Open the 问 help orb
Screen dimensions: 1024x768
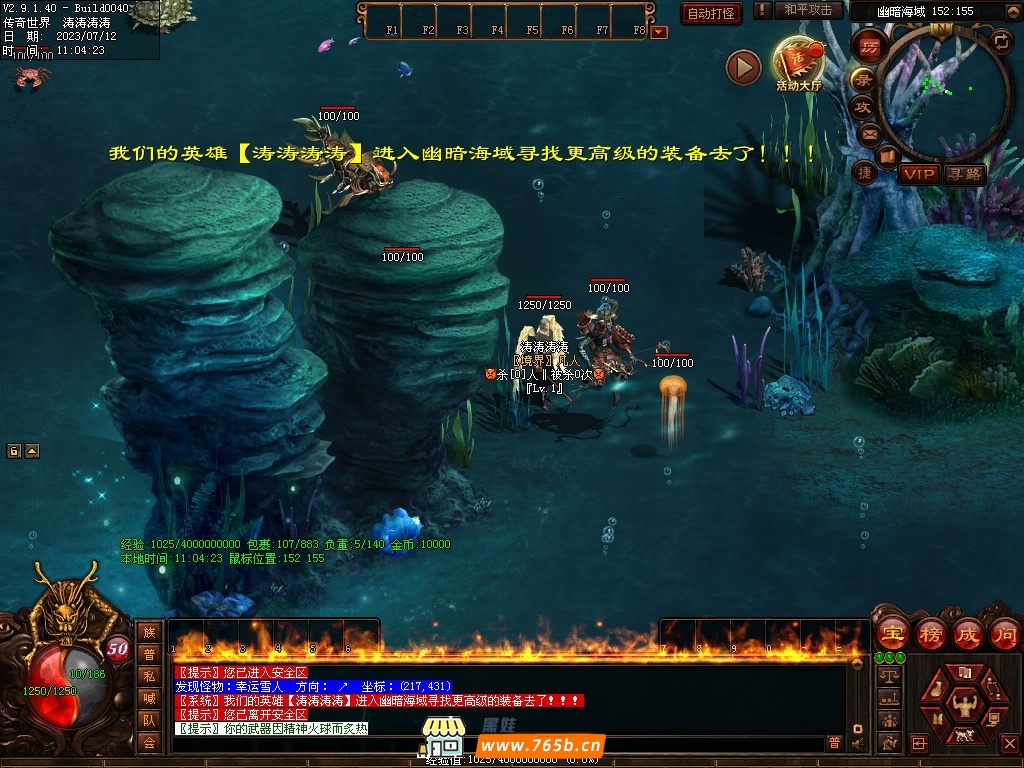[x=1004, y=634]
